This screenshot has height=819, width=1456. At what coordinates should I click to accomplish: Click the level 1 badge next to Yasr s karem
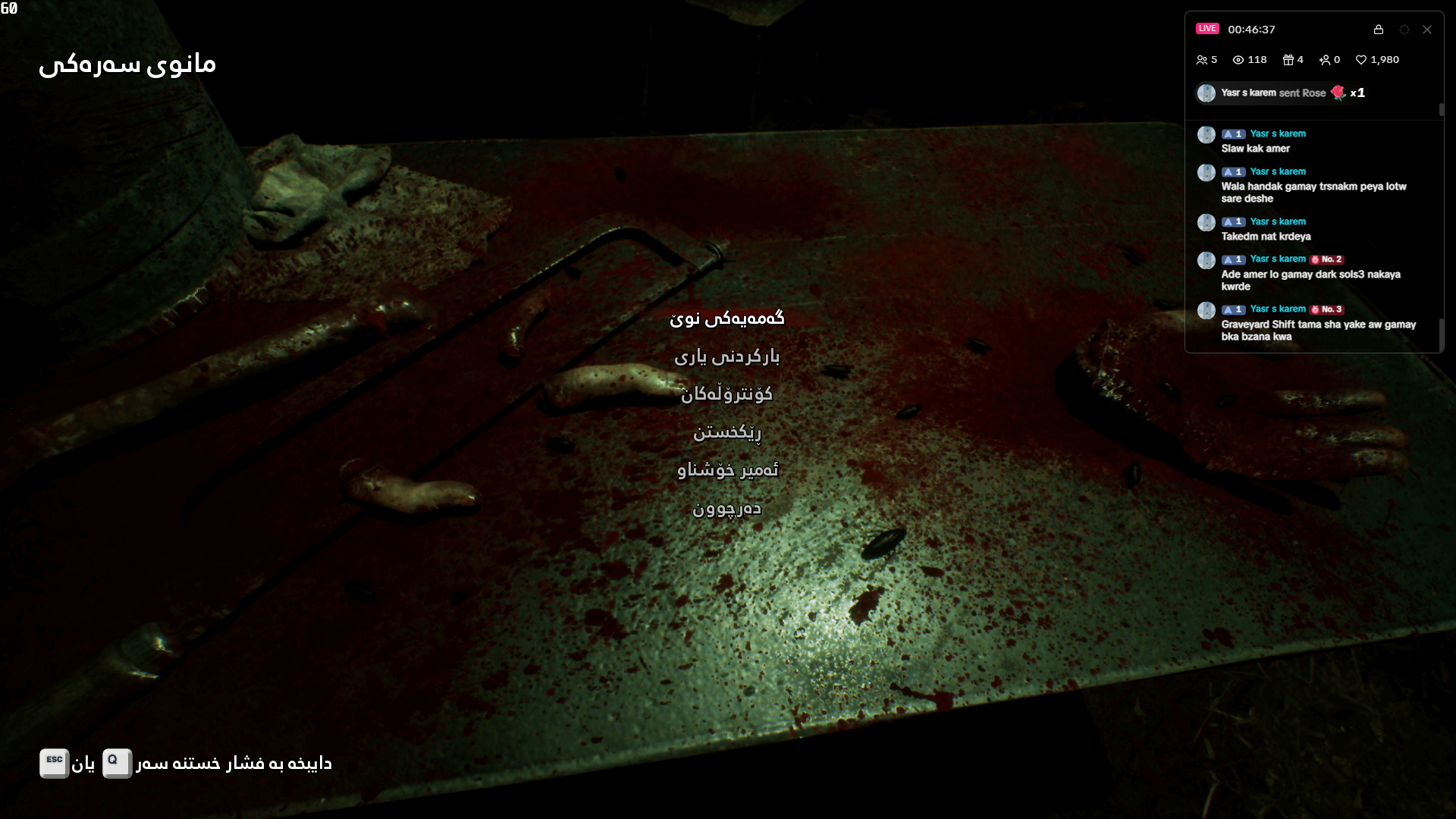1232,133
